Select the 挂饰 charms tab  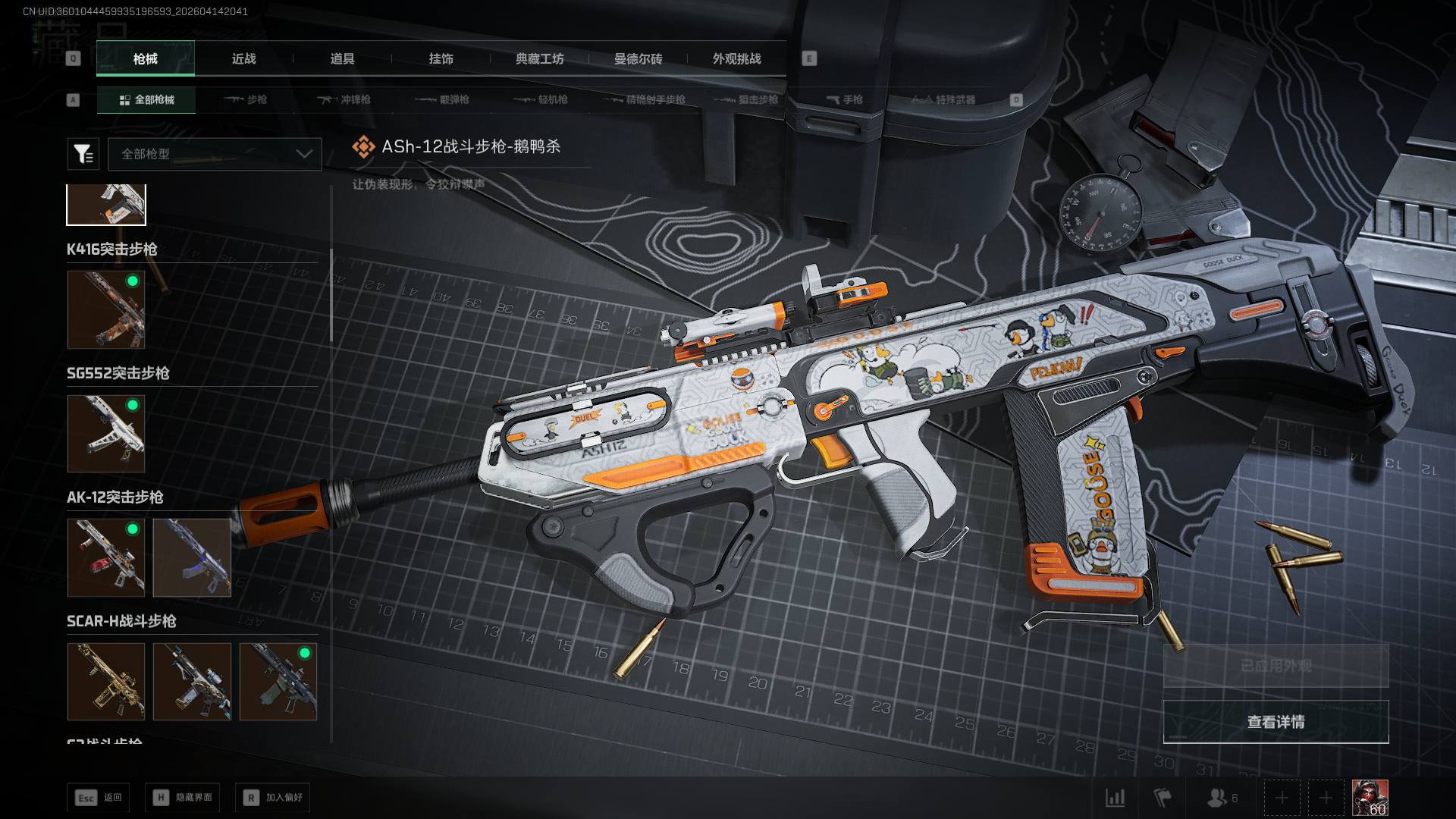[x=441, y=58]
